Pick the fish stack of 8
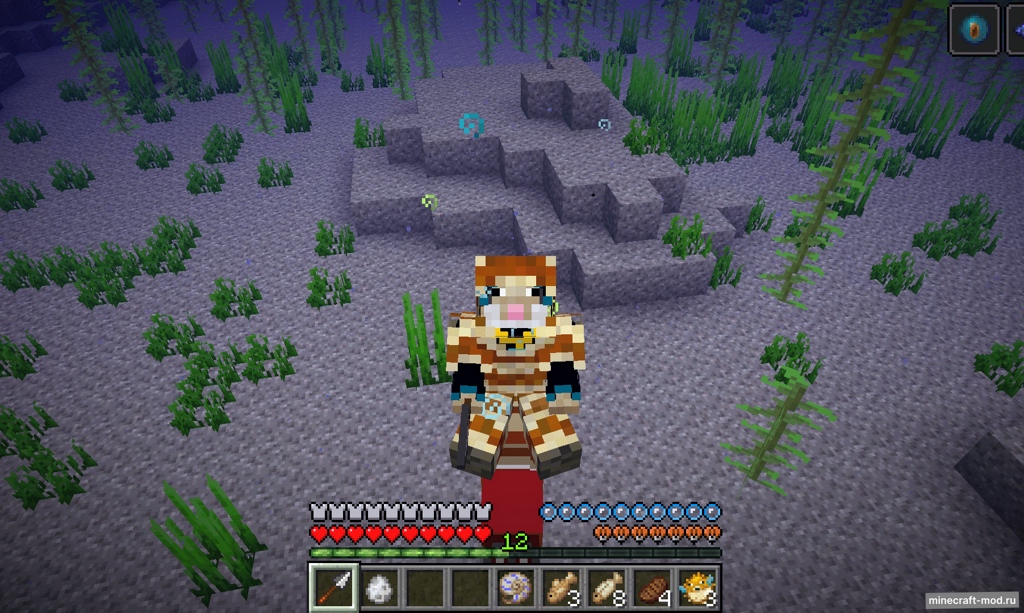This screenshot has height=613, width=1024. (607, 586)
